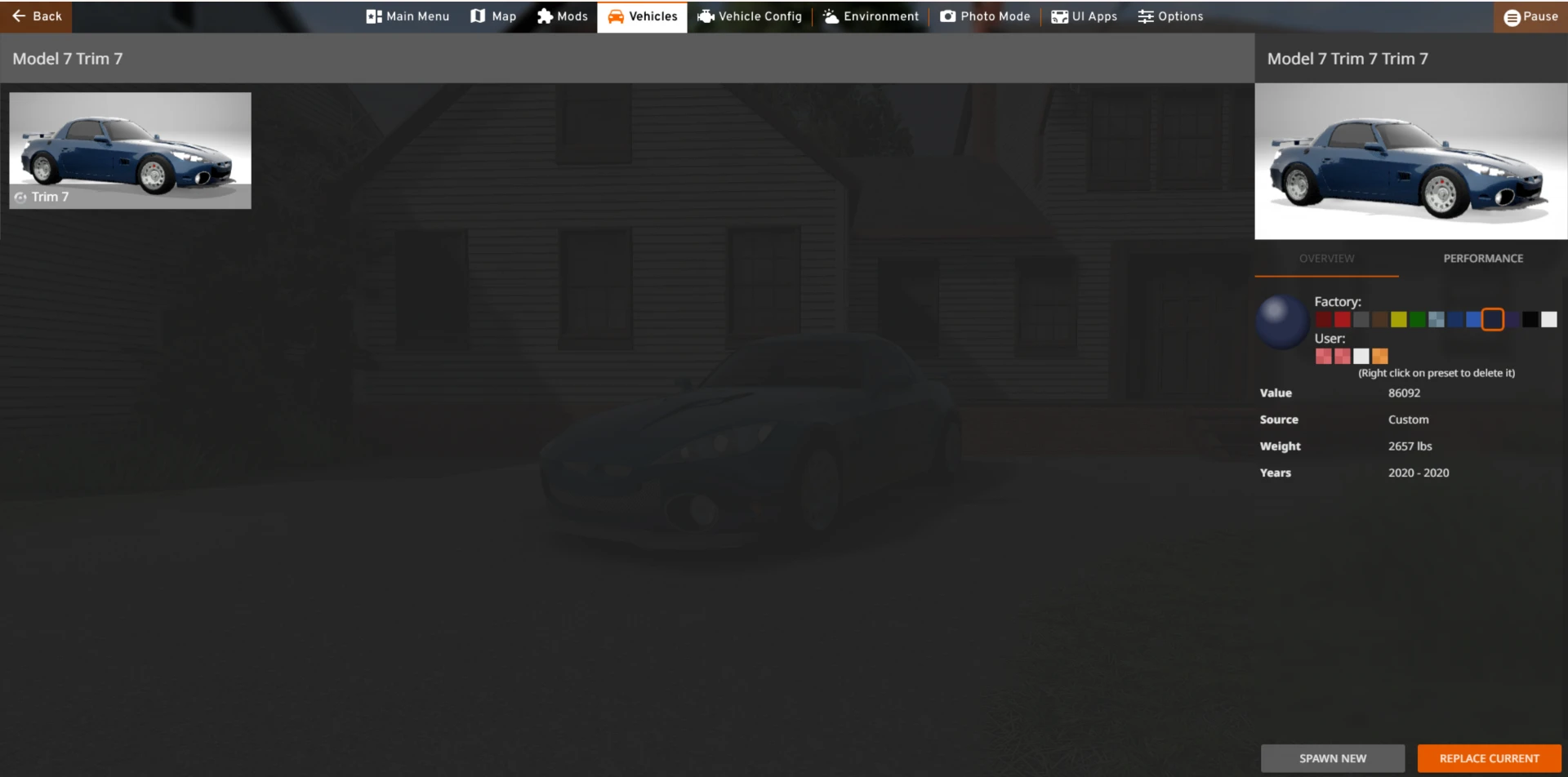The image size is (1568, 777).
Task: Select the red factory paint color
Action: 1341,319
